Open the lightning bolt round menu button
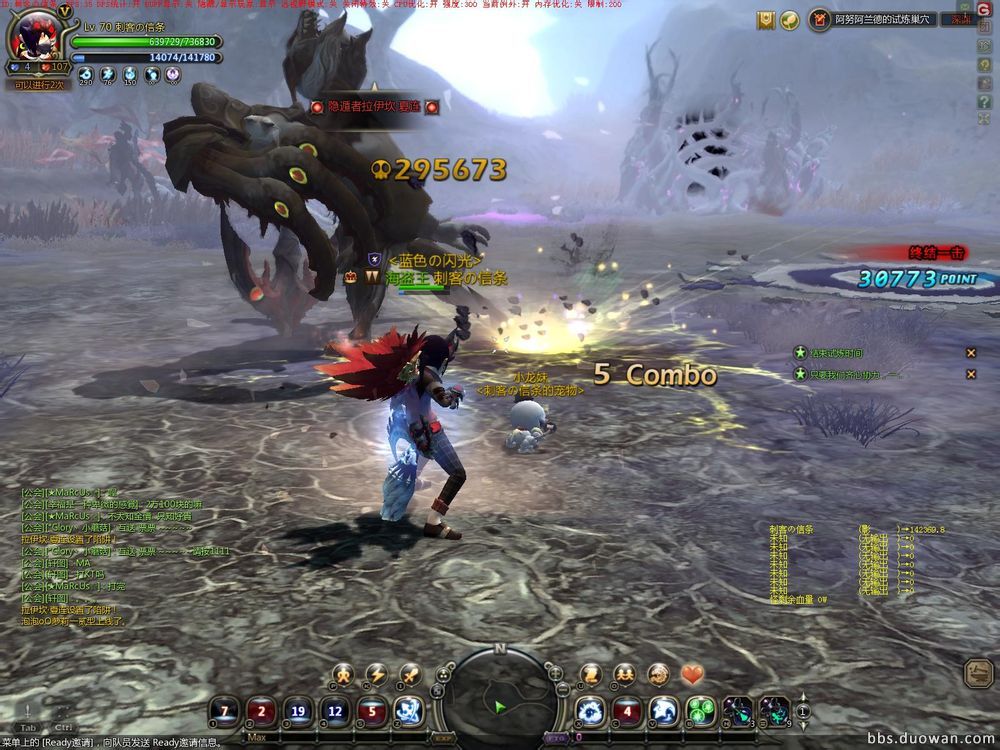This screenshot has height=750, width=1000. (376, 674)
